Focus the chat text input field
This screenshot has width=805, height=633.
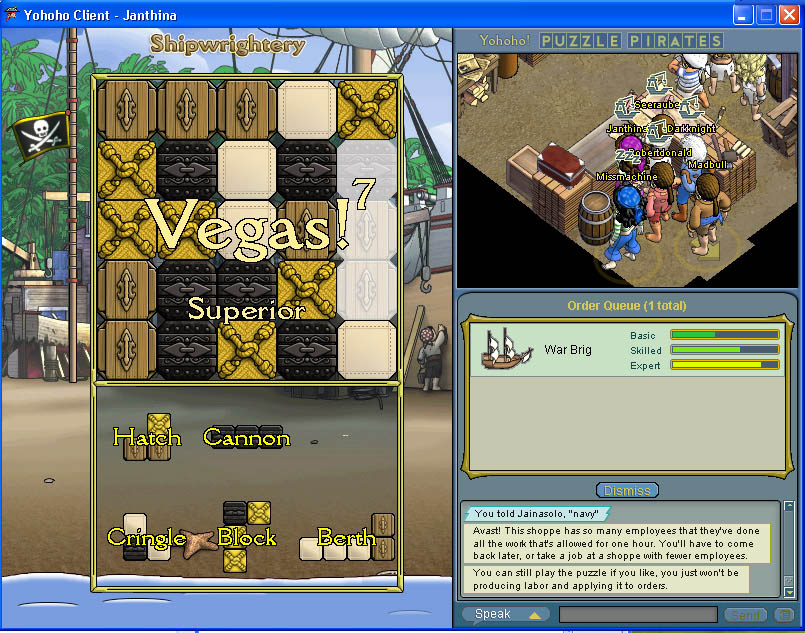637,614
